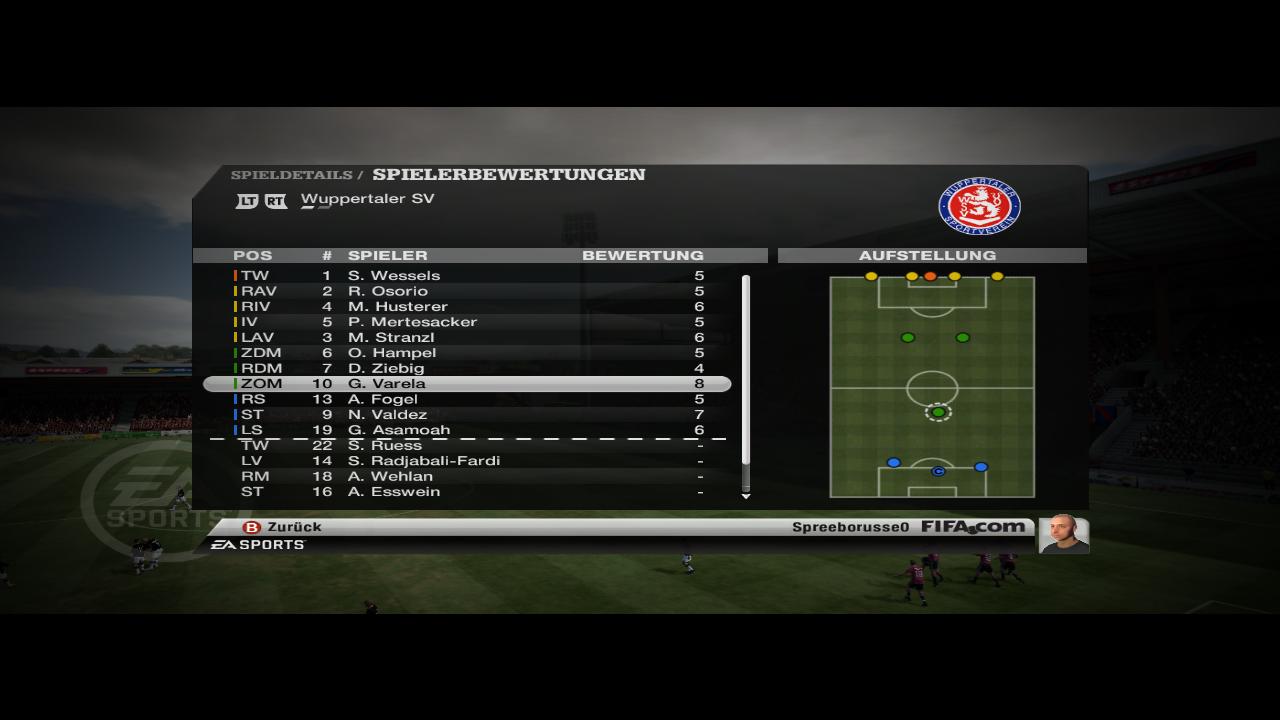Click the highlighted G. Varela row

(467, 384)
